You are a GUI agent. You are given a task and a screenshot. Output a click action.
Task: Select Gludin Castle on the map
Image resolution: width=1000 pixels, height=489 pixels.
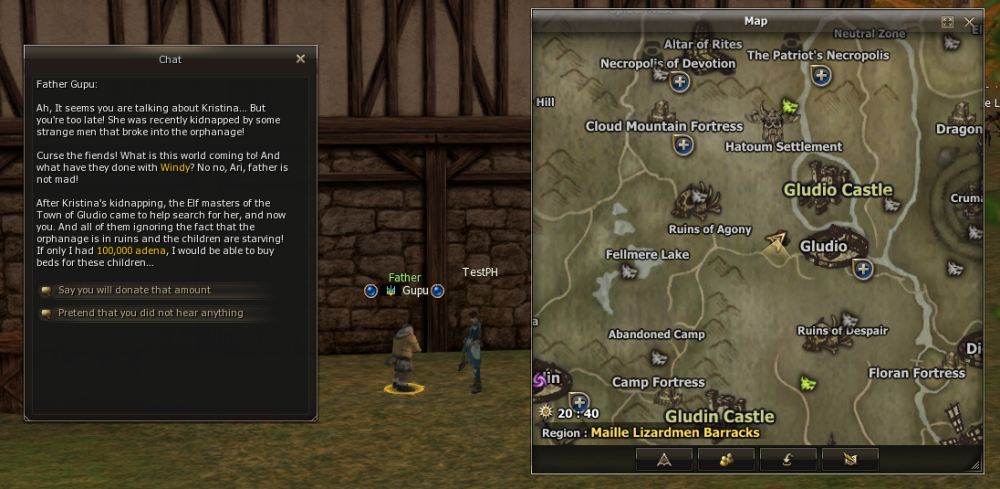tap(720, 416)
